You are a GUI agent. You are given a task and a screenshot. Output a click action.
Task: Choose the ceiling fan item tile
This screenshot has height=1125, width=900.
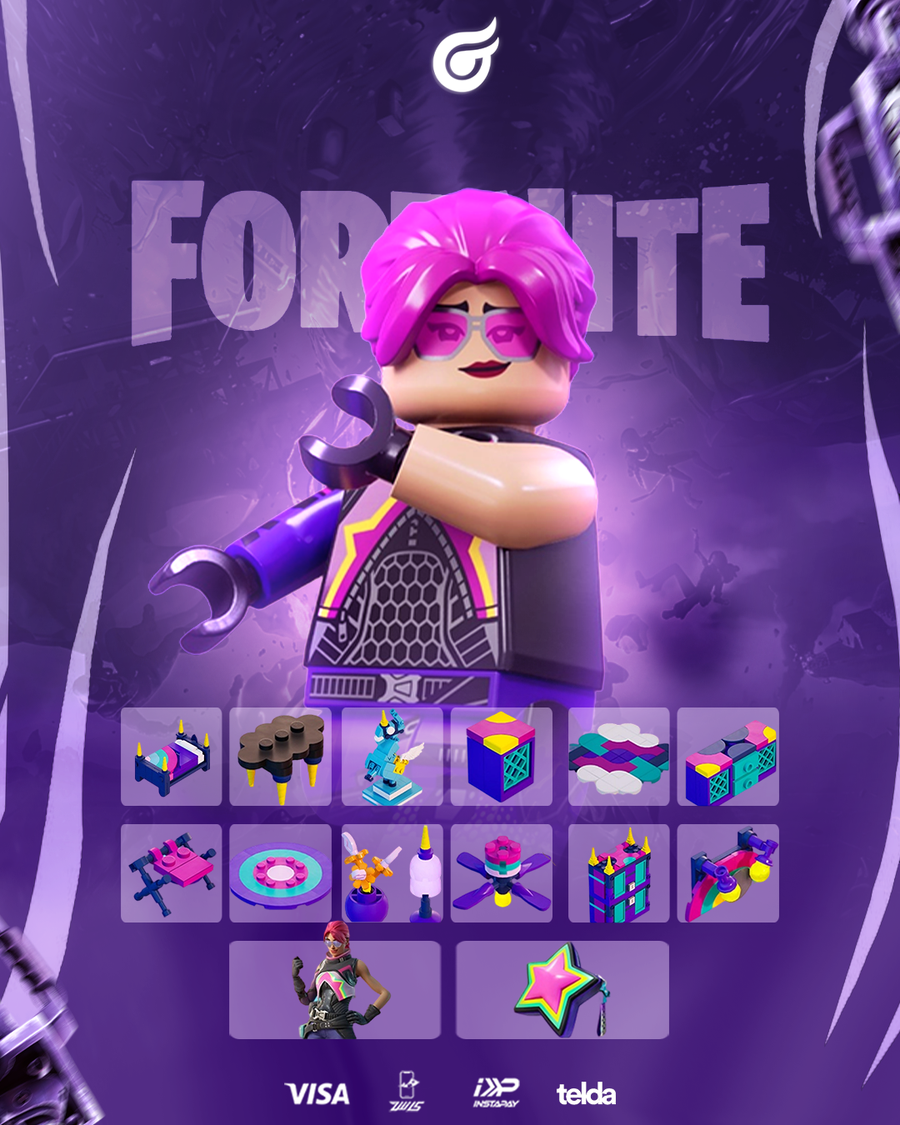(501, 873)
